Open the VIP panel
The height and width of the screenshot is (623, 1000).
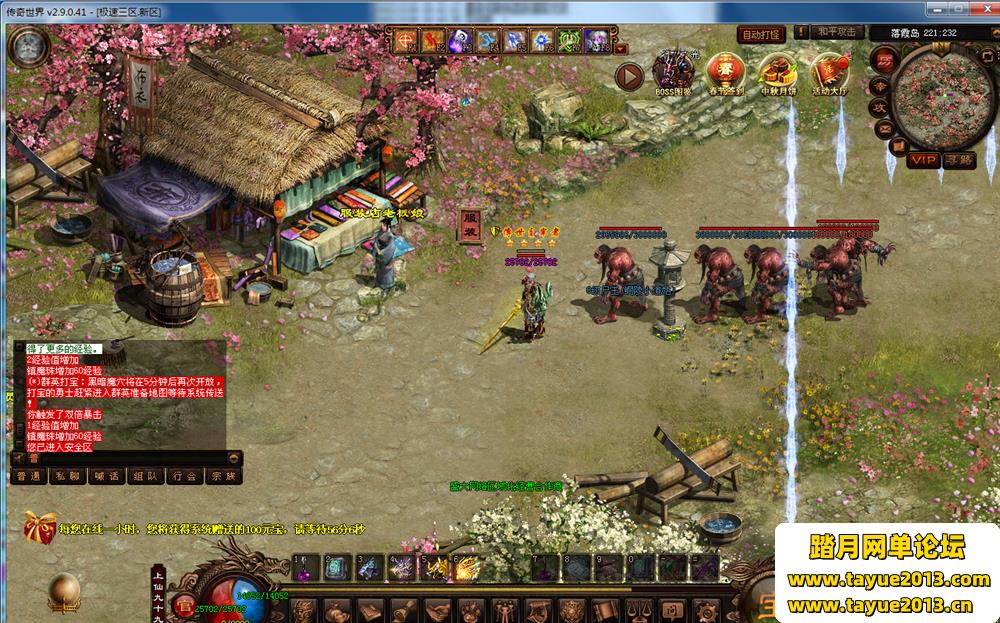click(923, 160)
